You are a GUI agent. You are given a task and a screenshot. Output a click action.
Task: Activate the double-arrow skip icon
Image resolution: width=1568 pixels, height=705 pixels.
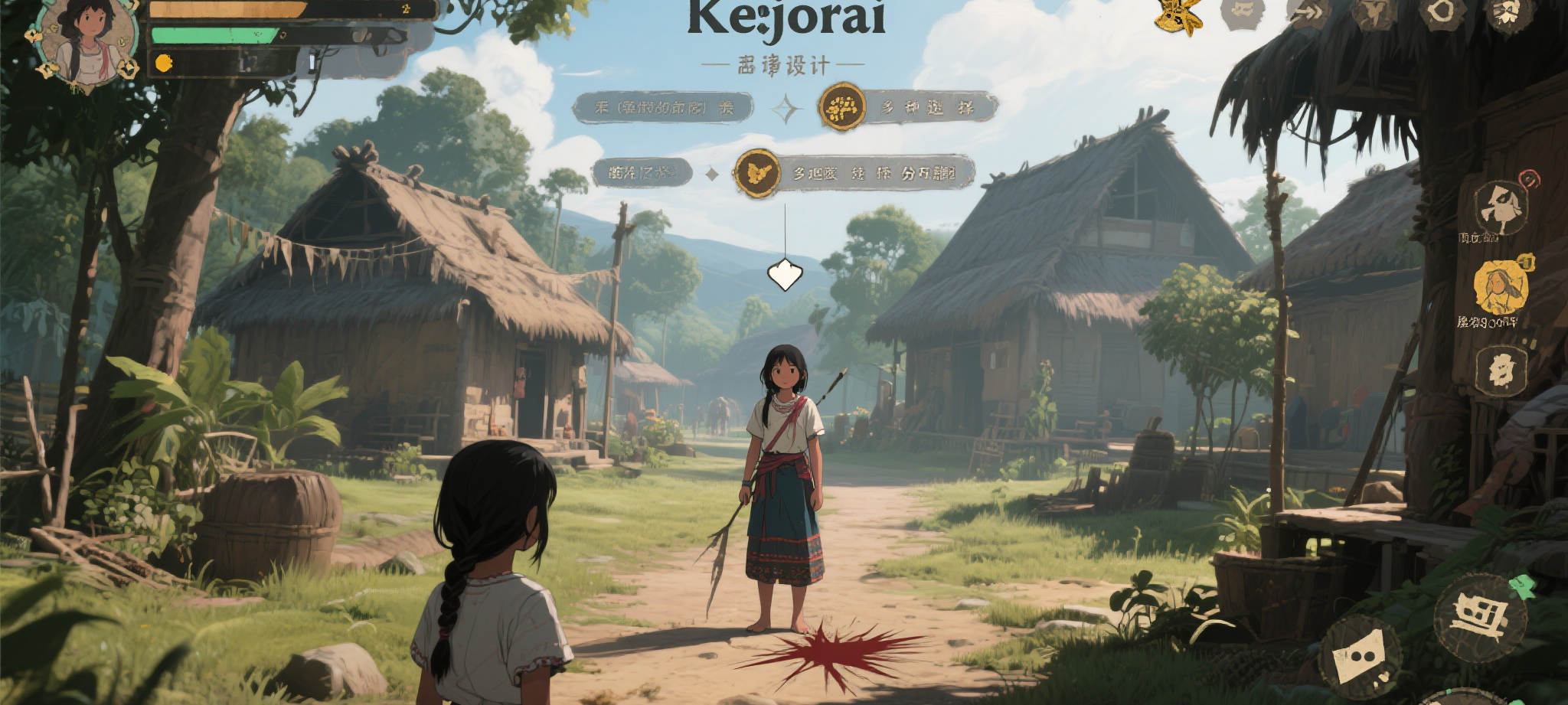pyautogui.click(x=1309, y=12)
